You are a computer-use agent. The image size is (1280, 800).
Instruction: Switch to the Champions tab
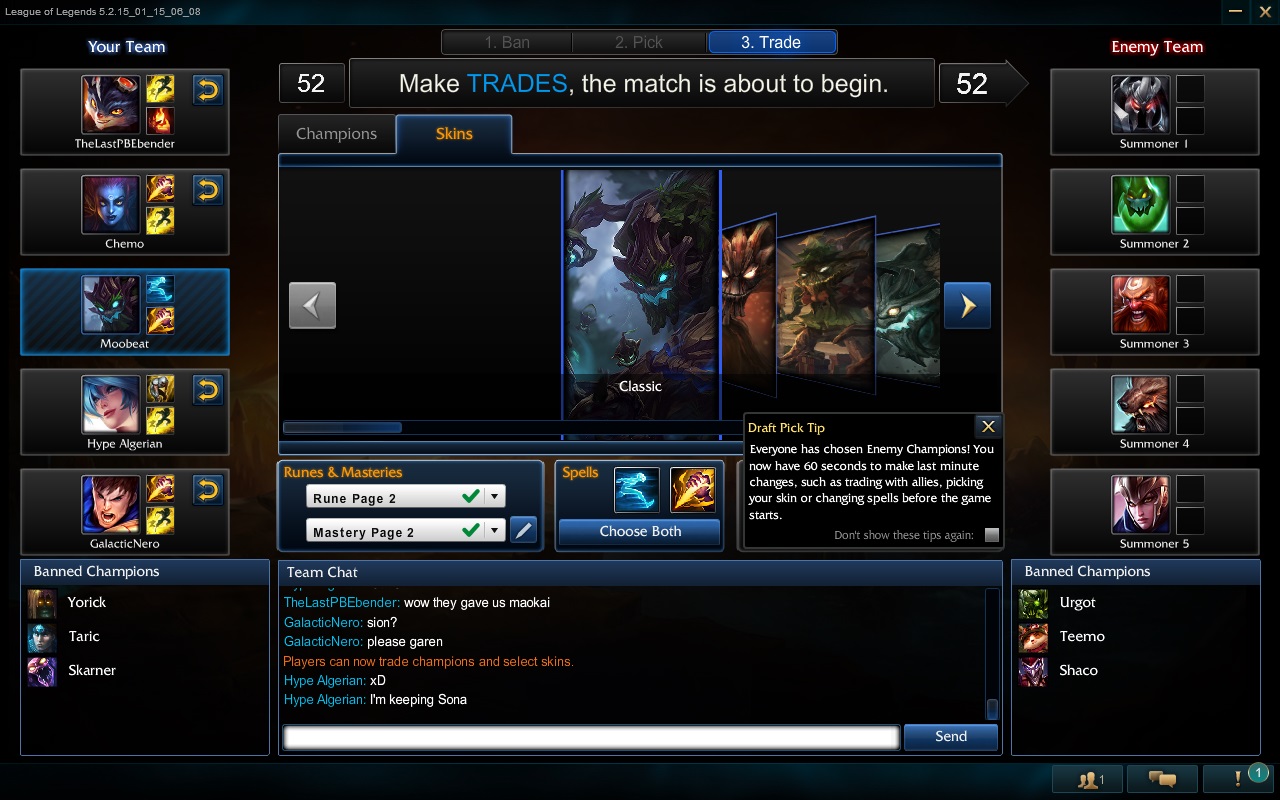click(x=336, y=133)
